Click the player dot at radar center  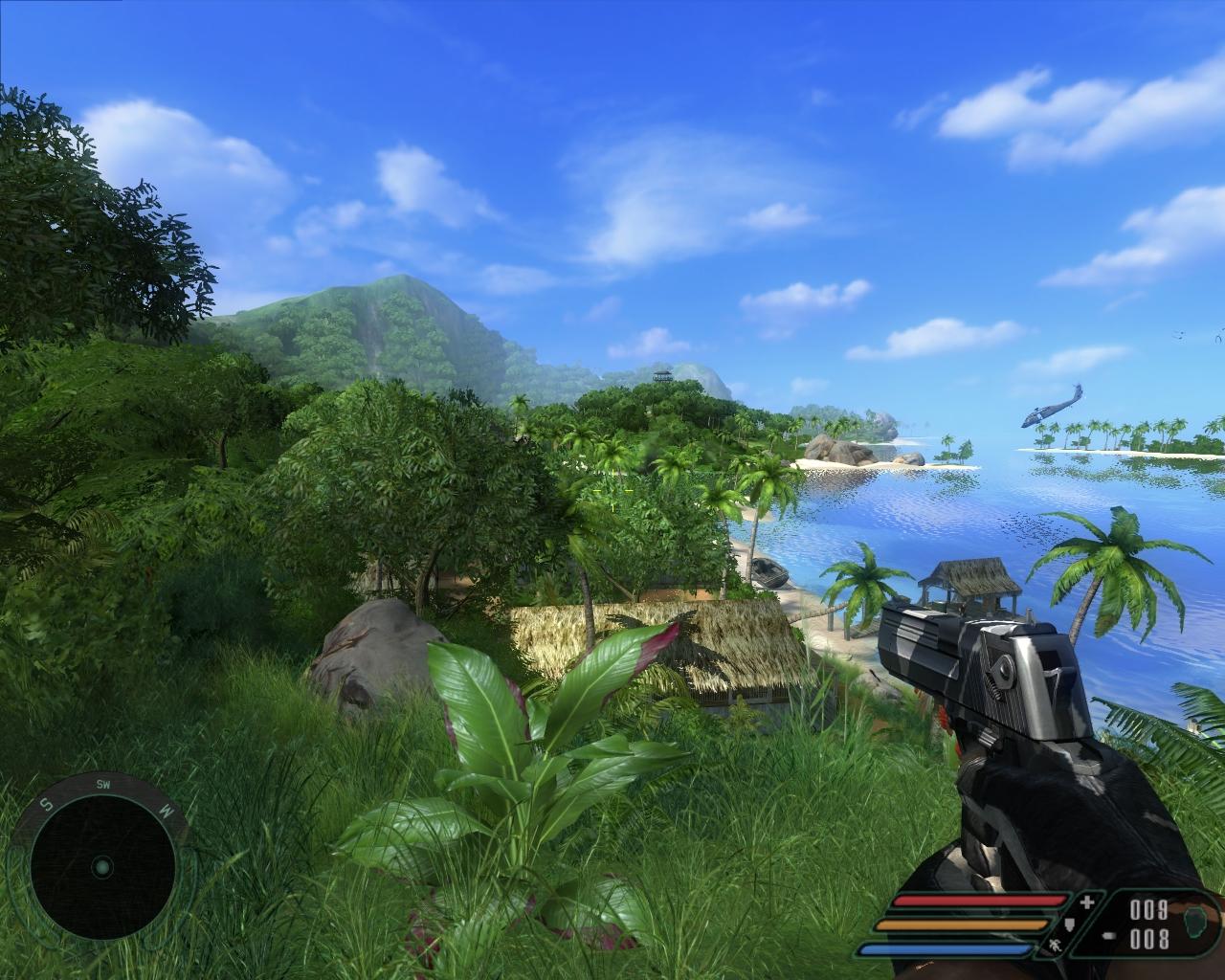click(102, 868)
